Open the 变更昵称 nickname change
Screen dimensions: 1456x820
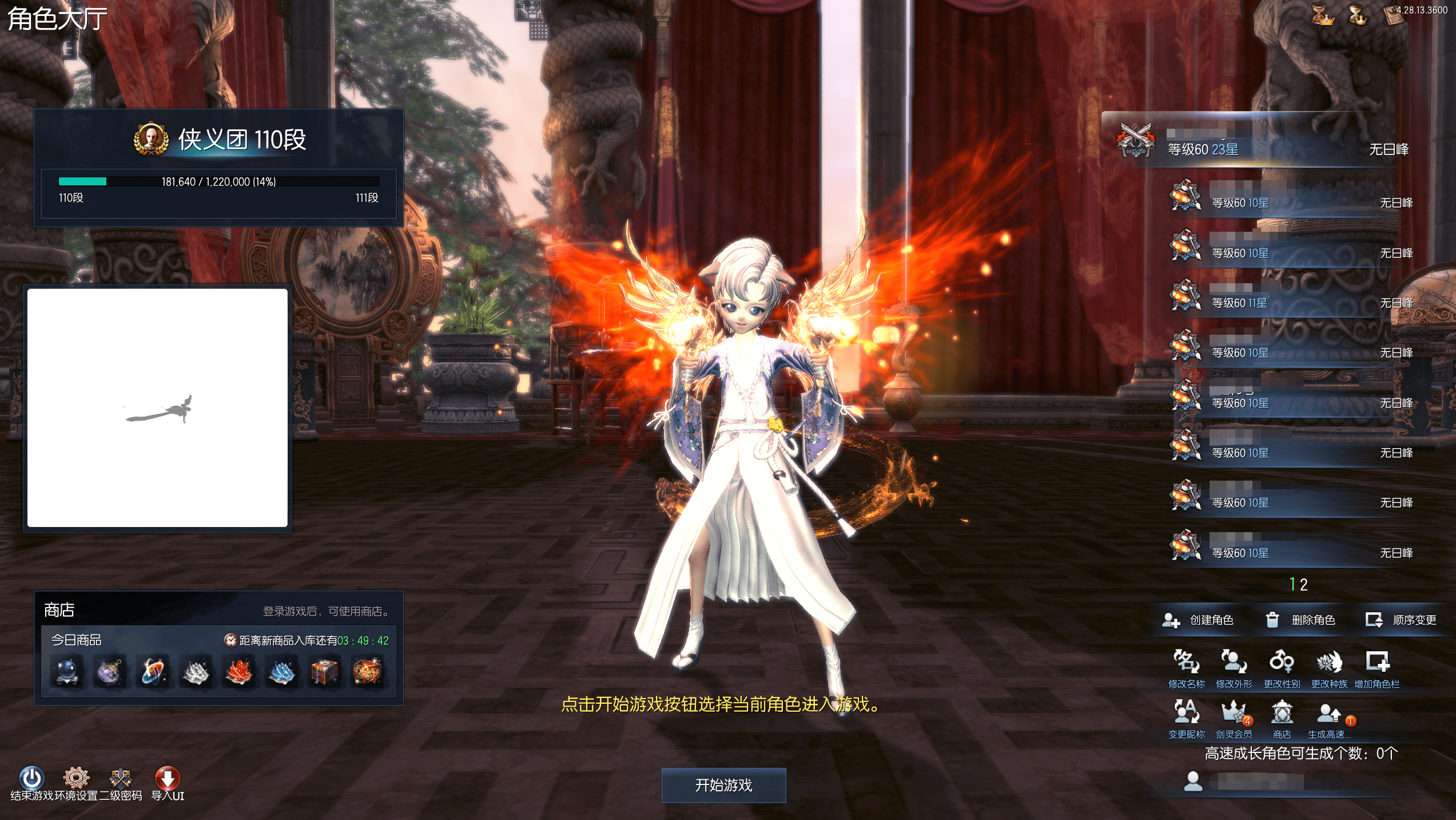click(1186, 713)
